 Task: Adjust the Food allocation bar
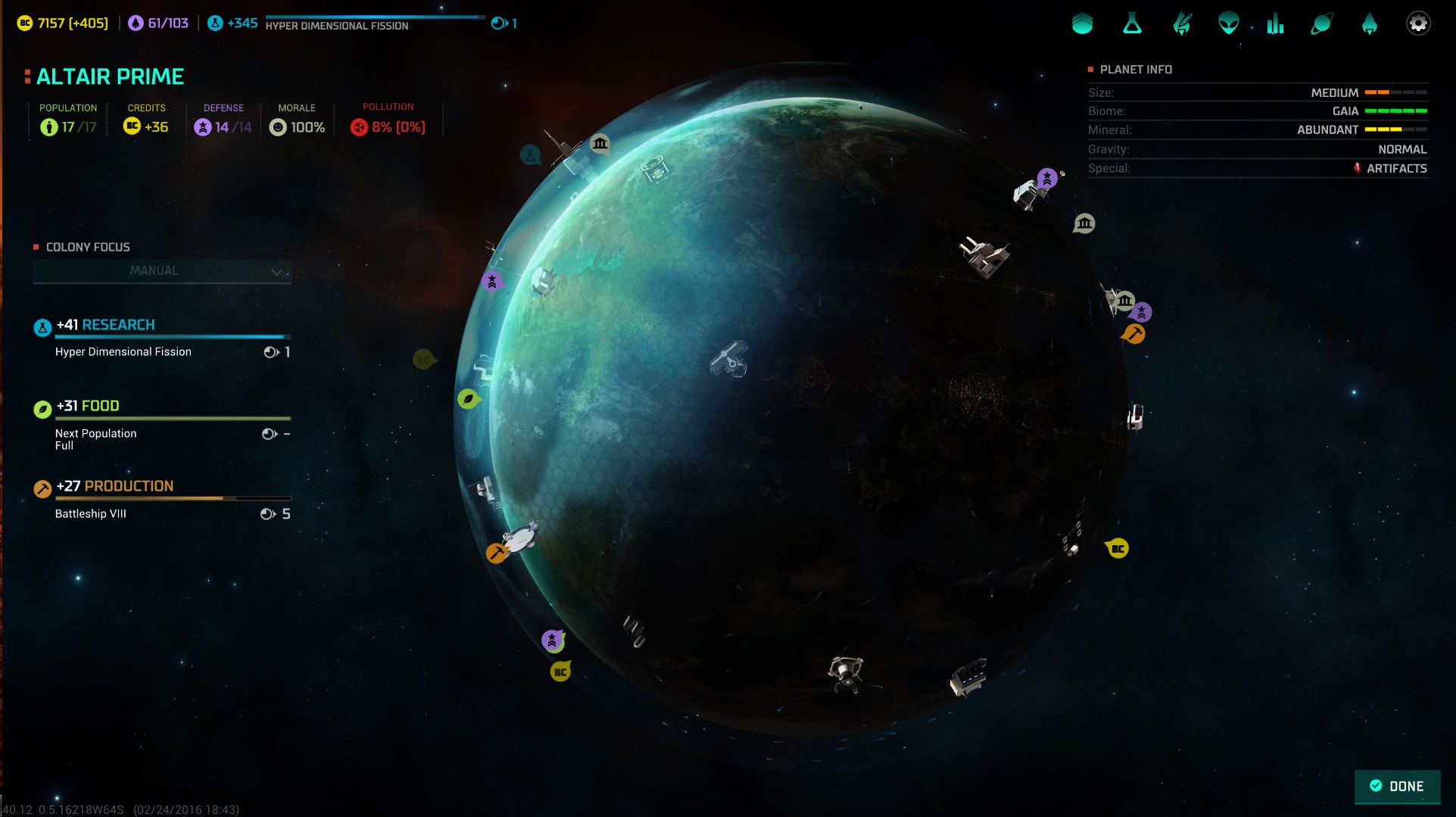[x=173, y=418]
